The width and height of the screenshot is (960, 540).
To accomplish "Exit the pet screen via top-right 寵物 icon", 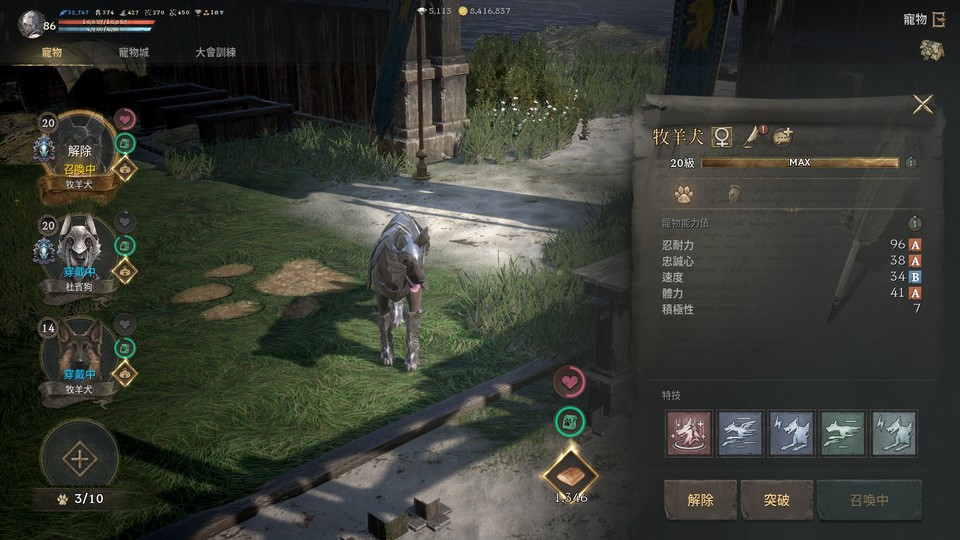I will (938, 19).
